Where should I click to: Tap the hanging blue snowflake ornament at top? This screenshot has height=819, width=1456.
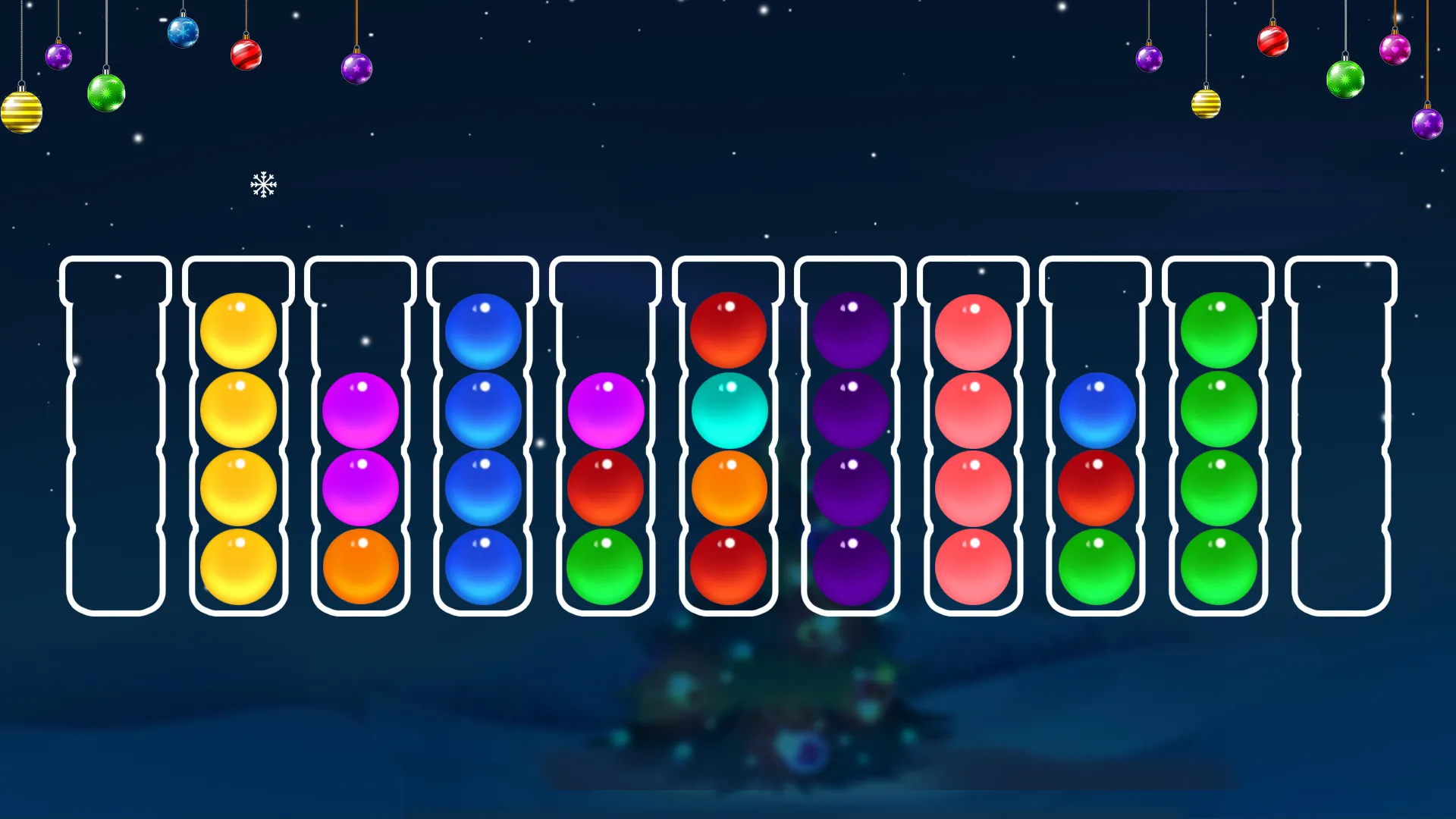(x=184, y=32)
